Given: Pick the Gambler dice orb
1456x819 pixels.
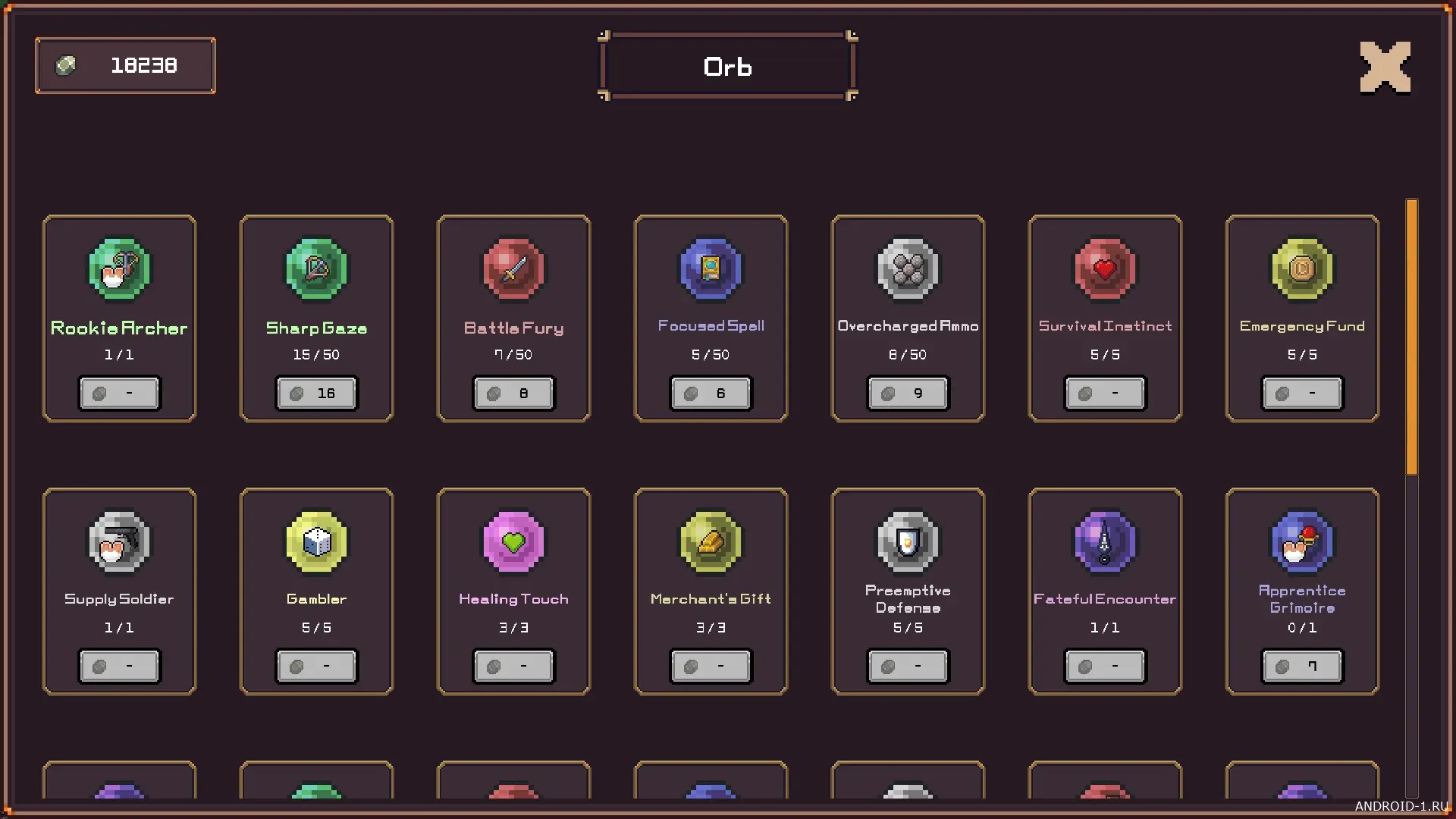Looking at the screenshot, I should point(316,542).
